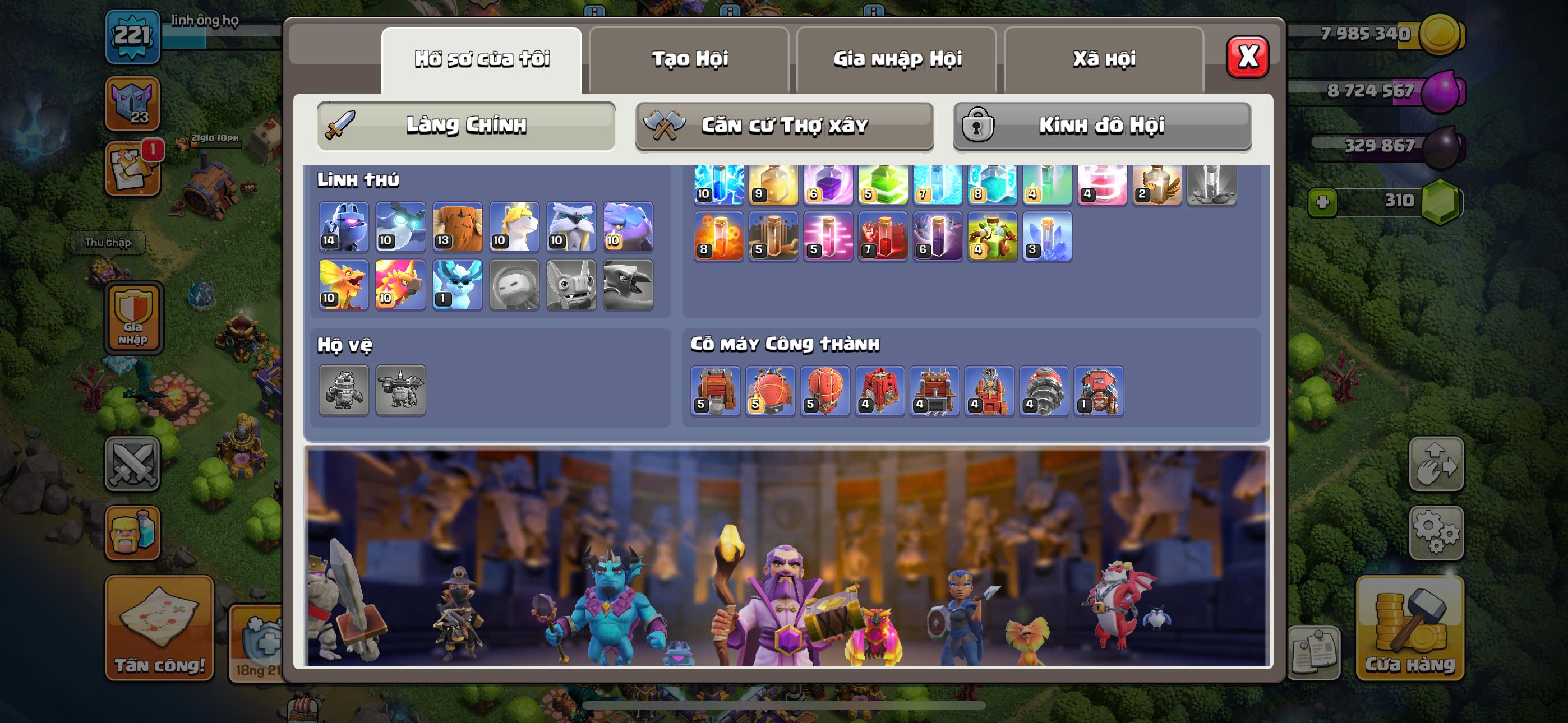Click the Gia nhập clan shield button
Screen dimensions: 1568x723
133,317
